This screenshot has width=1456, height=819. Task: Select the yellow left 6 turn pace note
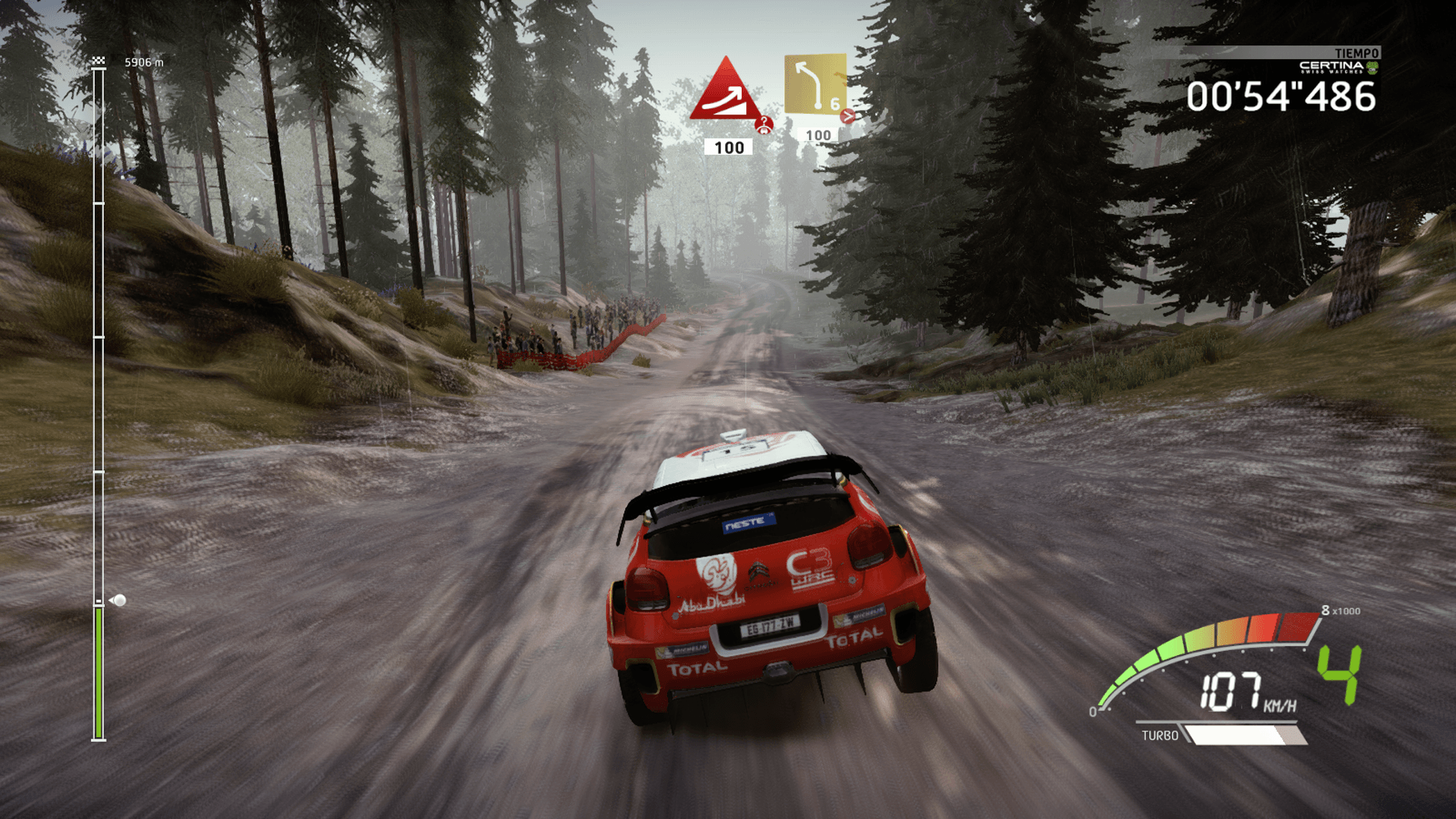tap(815, 84)
